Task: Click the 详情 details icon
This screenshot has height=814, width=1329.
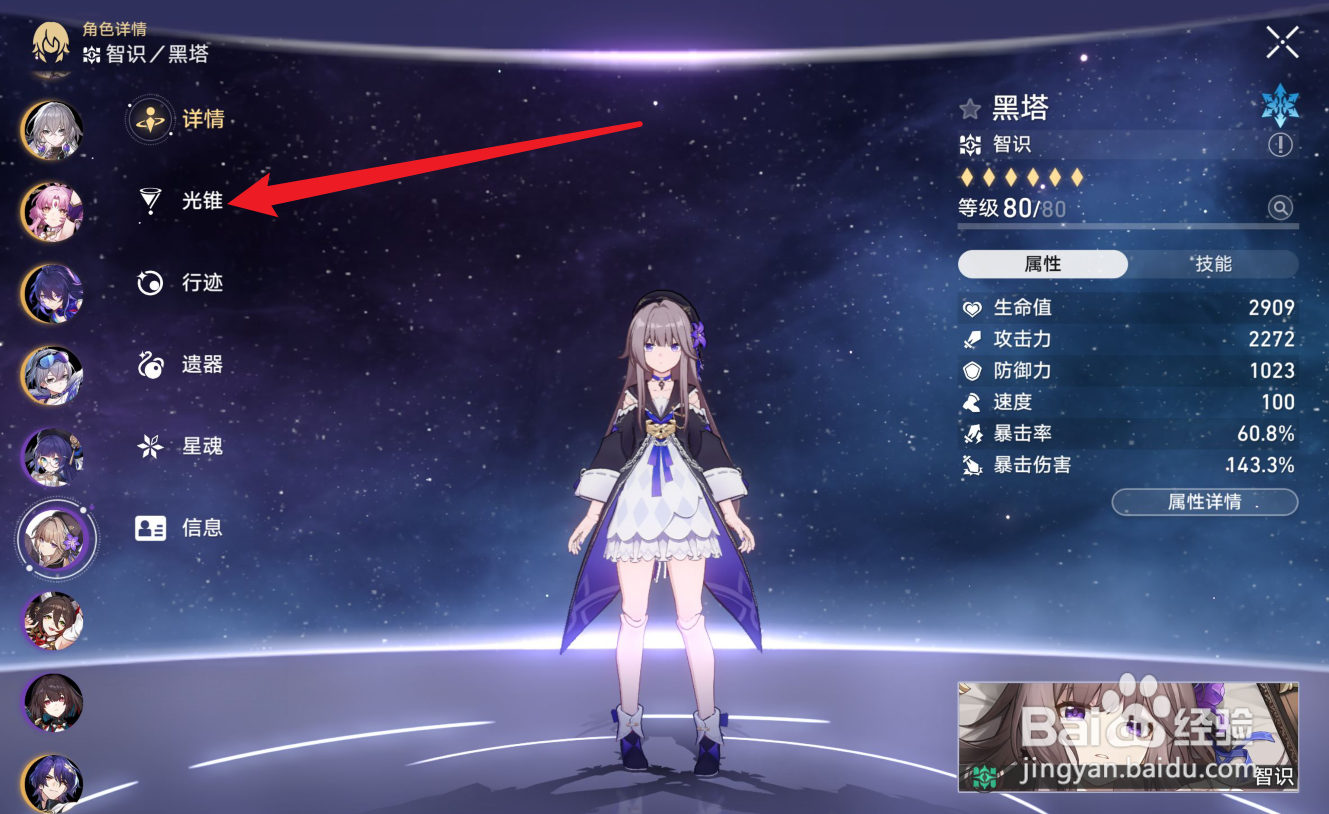Action: (x=148, y=118)
